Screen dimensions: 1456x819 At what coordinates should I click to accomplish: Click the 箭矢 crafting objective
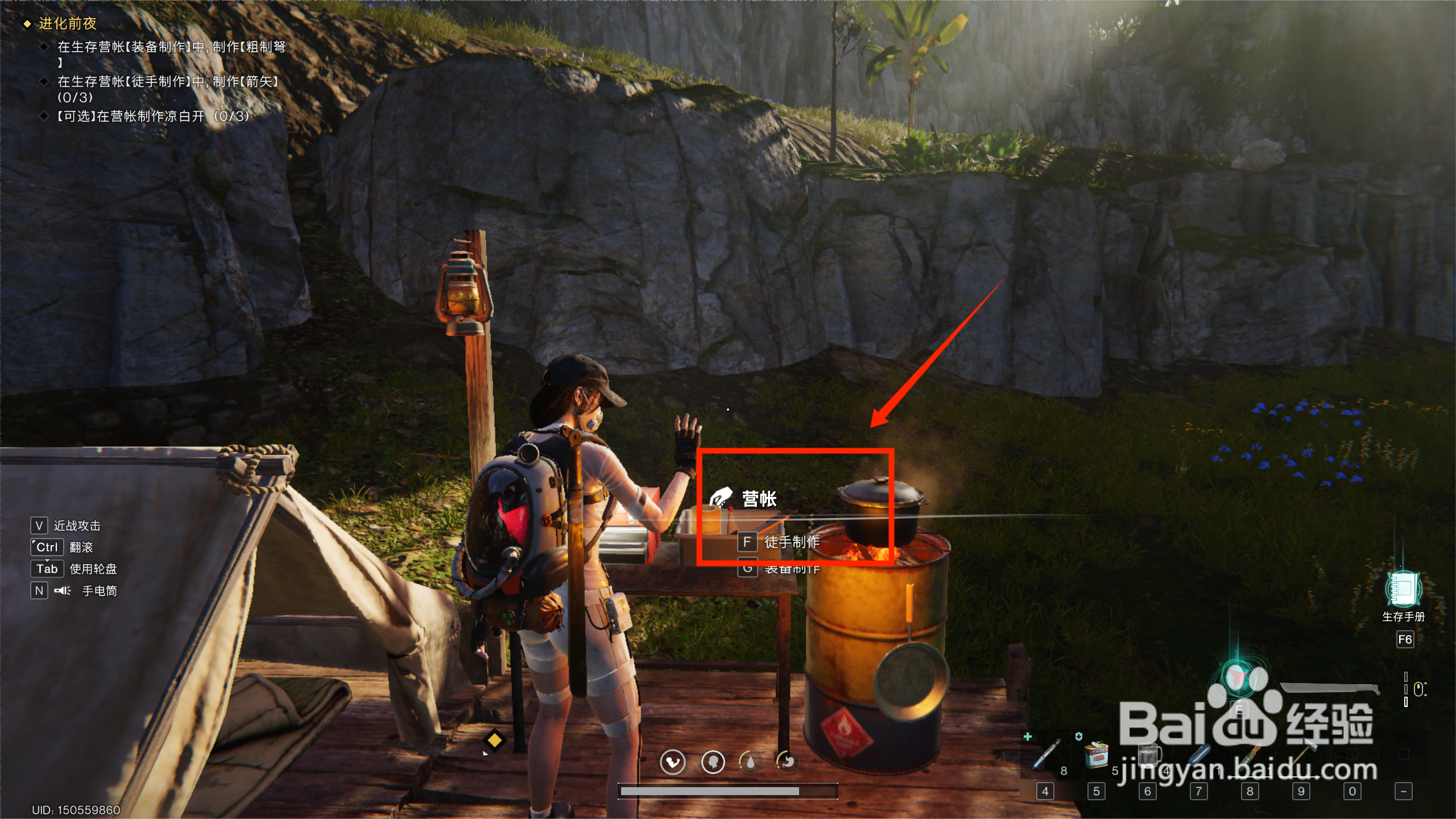[x=168, y=82]
